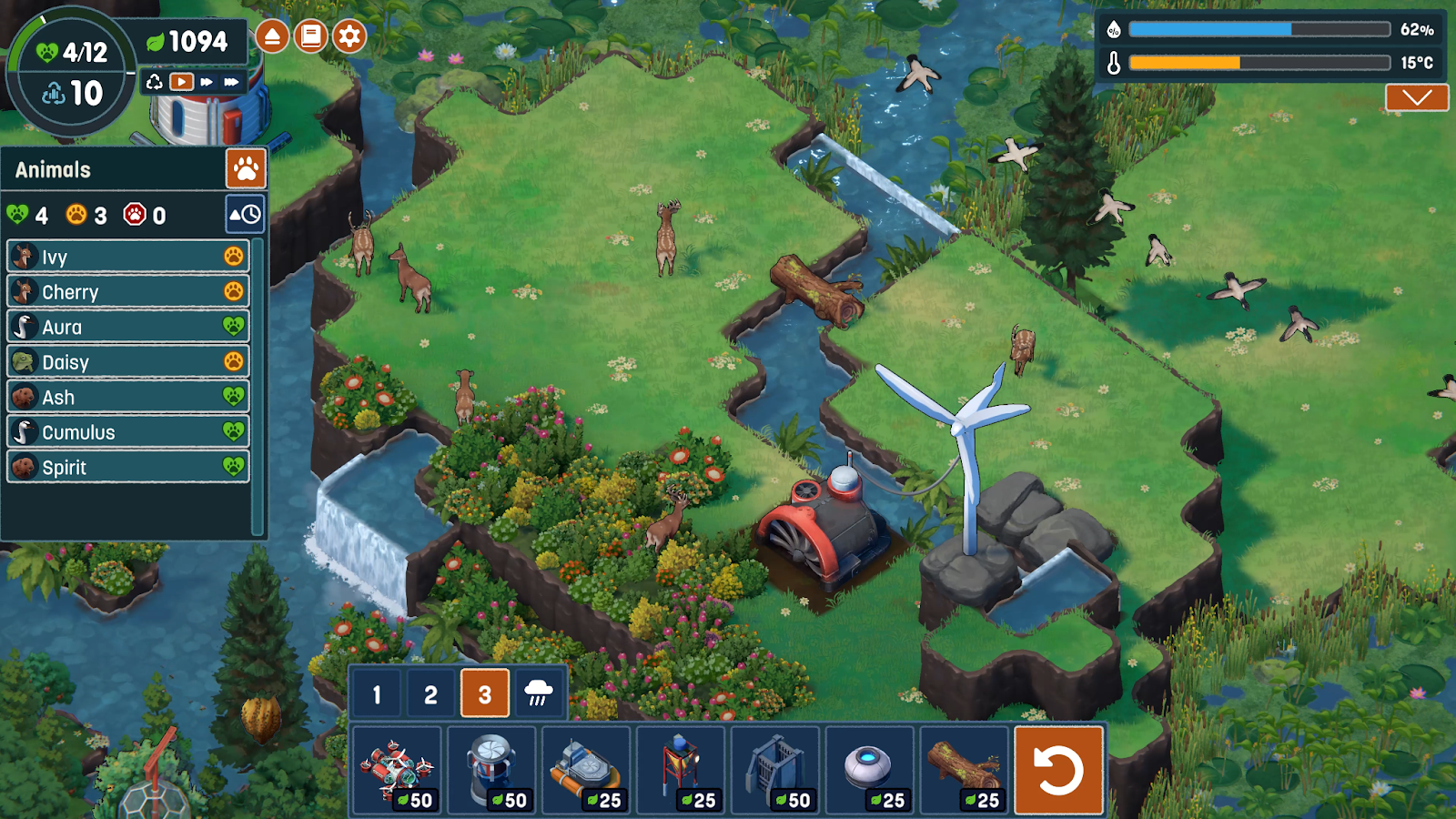Switch to building tier 1 tab

(377, 695)
